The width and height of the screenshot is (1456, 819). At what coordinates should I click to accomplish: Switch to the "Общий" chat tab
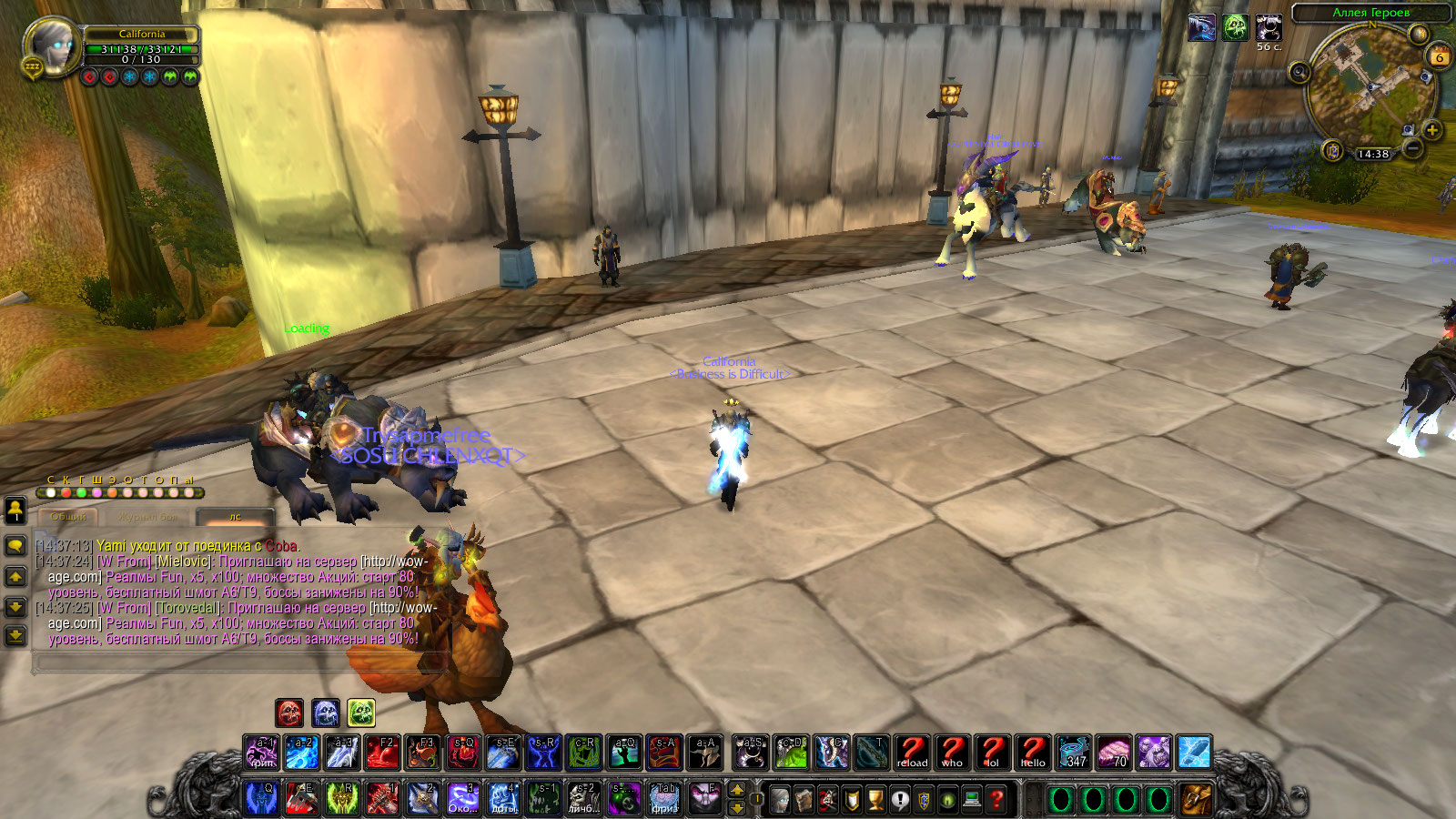tap(68, 517)
